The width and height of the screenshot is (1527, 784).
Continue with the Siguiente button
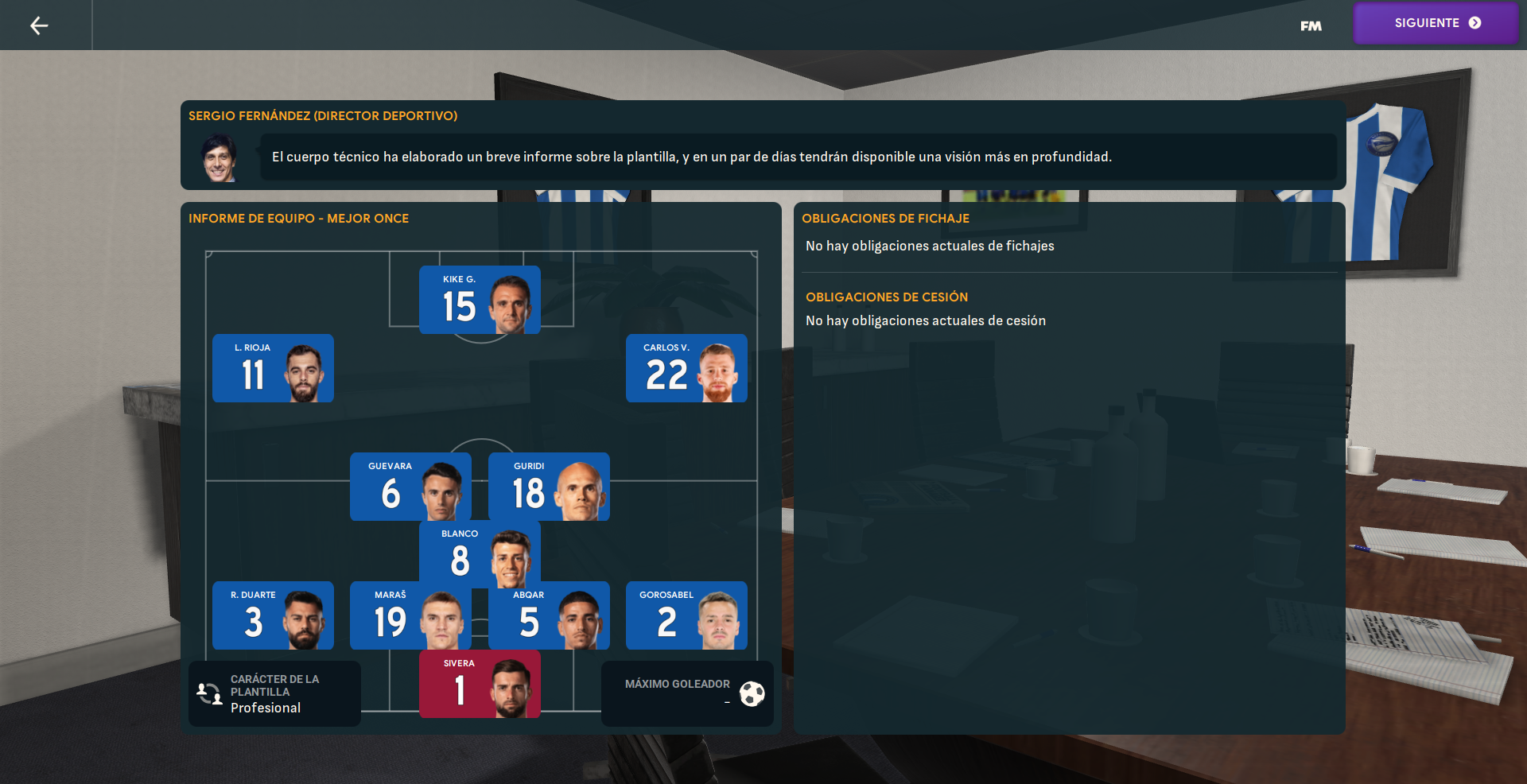[1436, 23]
